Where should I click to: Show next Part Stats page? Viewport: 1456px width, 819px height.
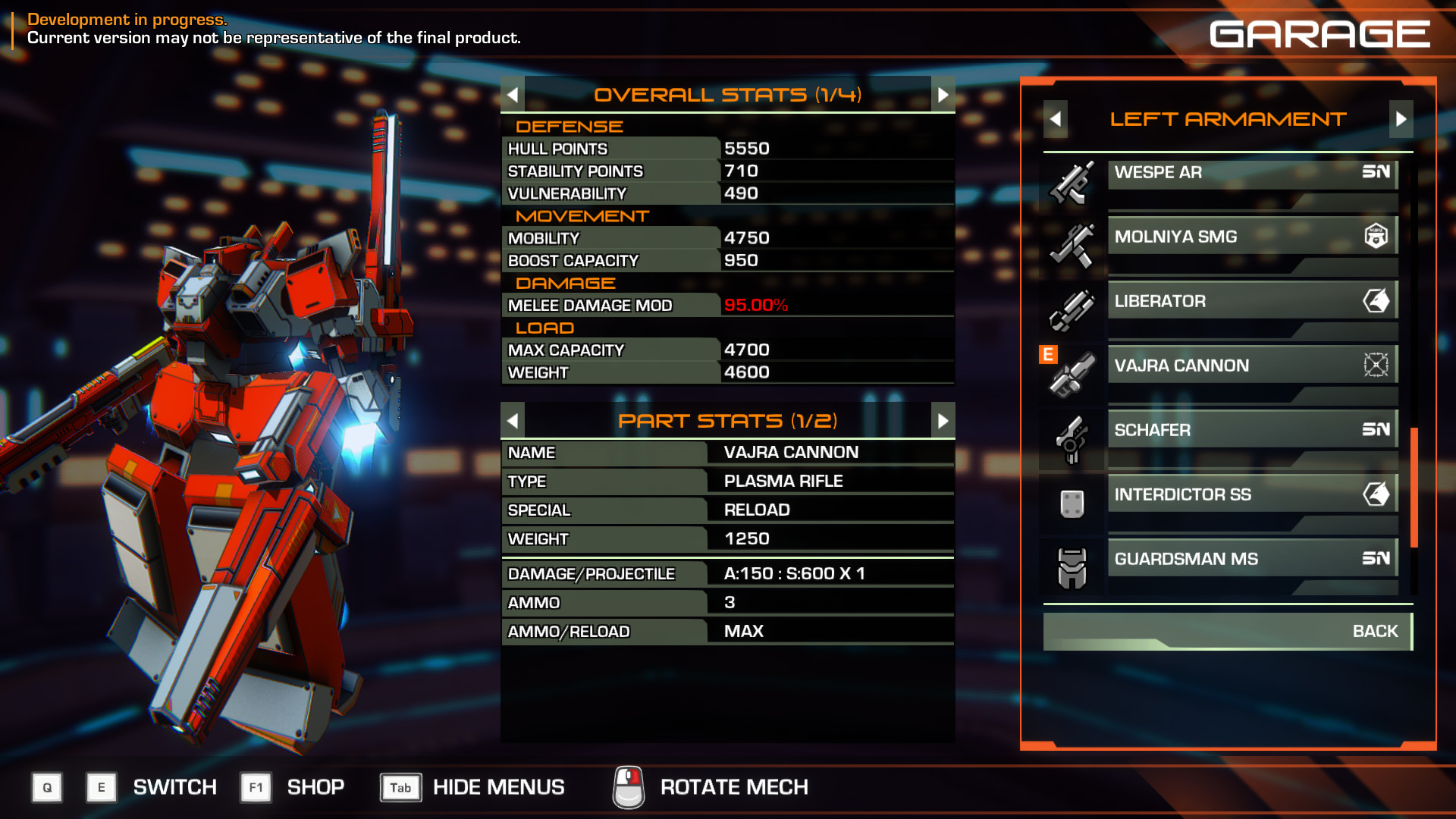943,421
